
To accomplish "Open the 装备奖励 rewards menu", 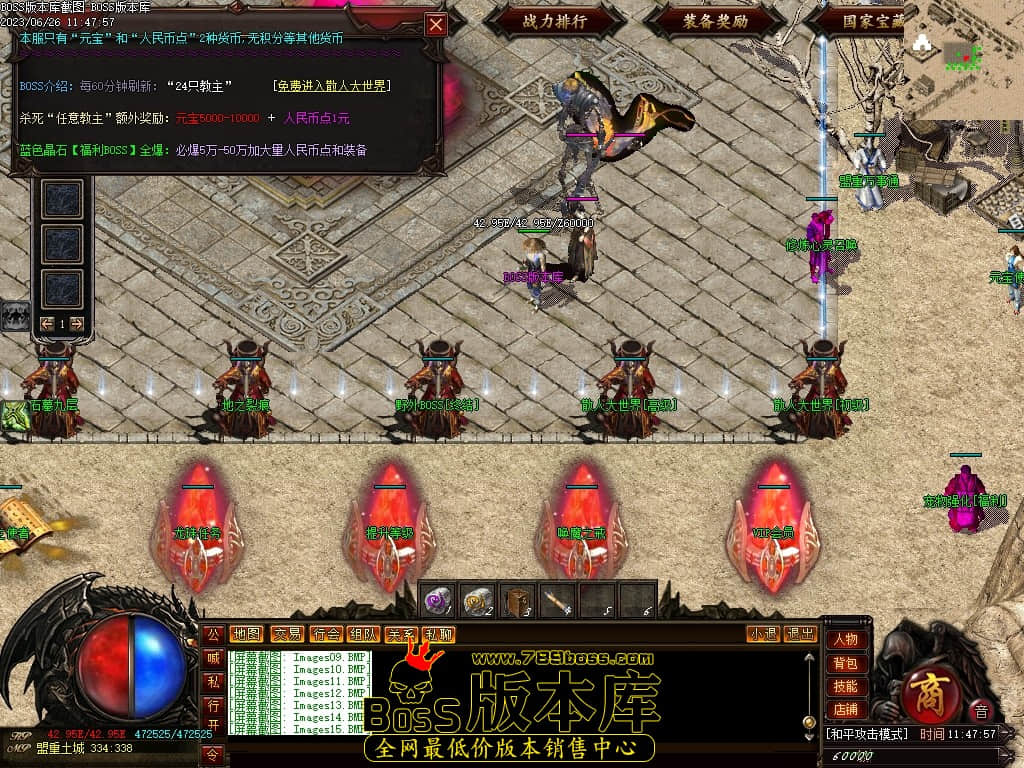I will 715,19.
